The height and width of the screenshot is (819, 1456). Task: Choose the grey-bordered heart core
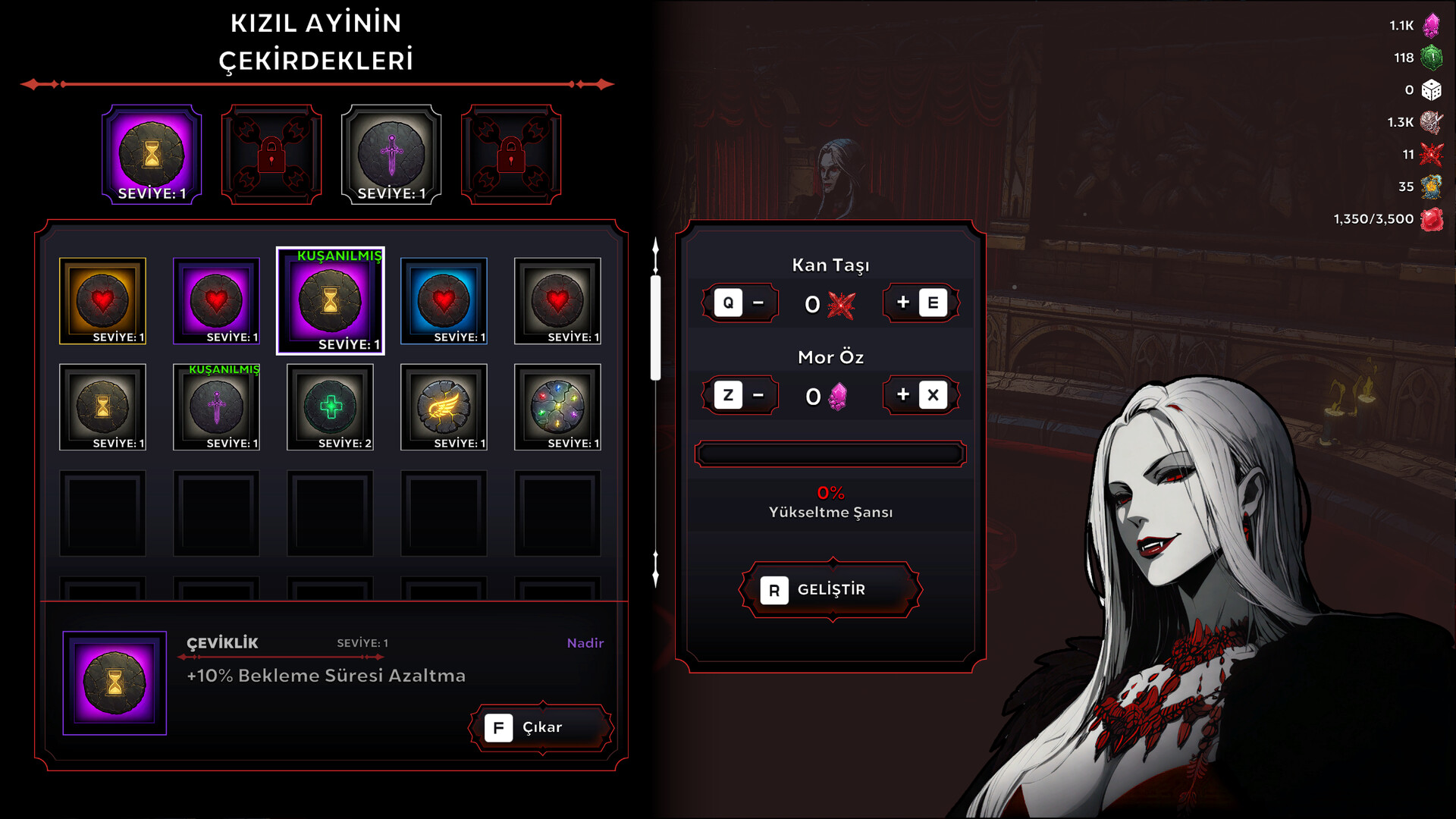558,301
